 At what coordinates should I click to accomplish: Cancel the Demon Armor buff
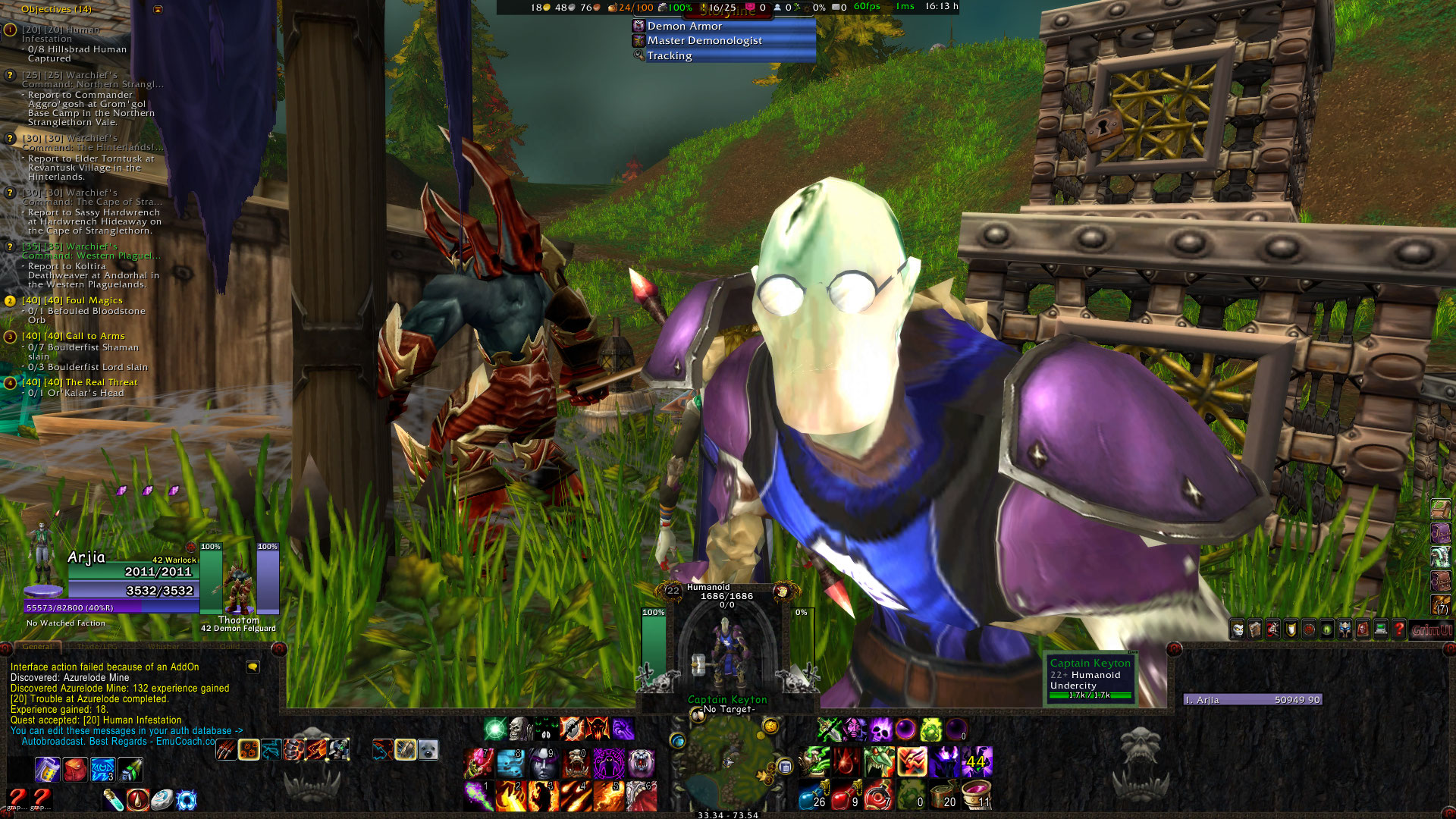click(x=684, y=26)
